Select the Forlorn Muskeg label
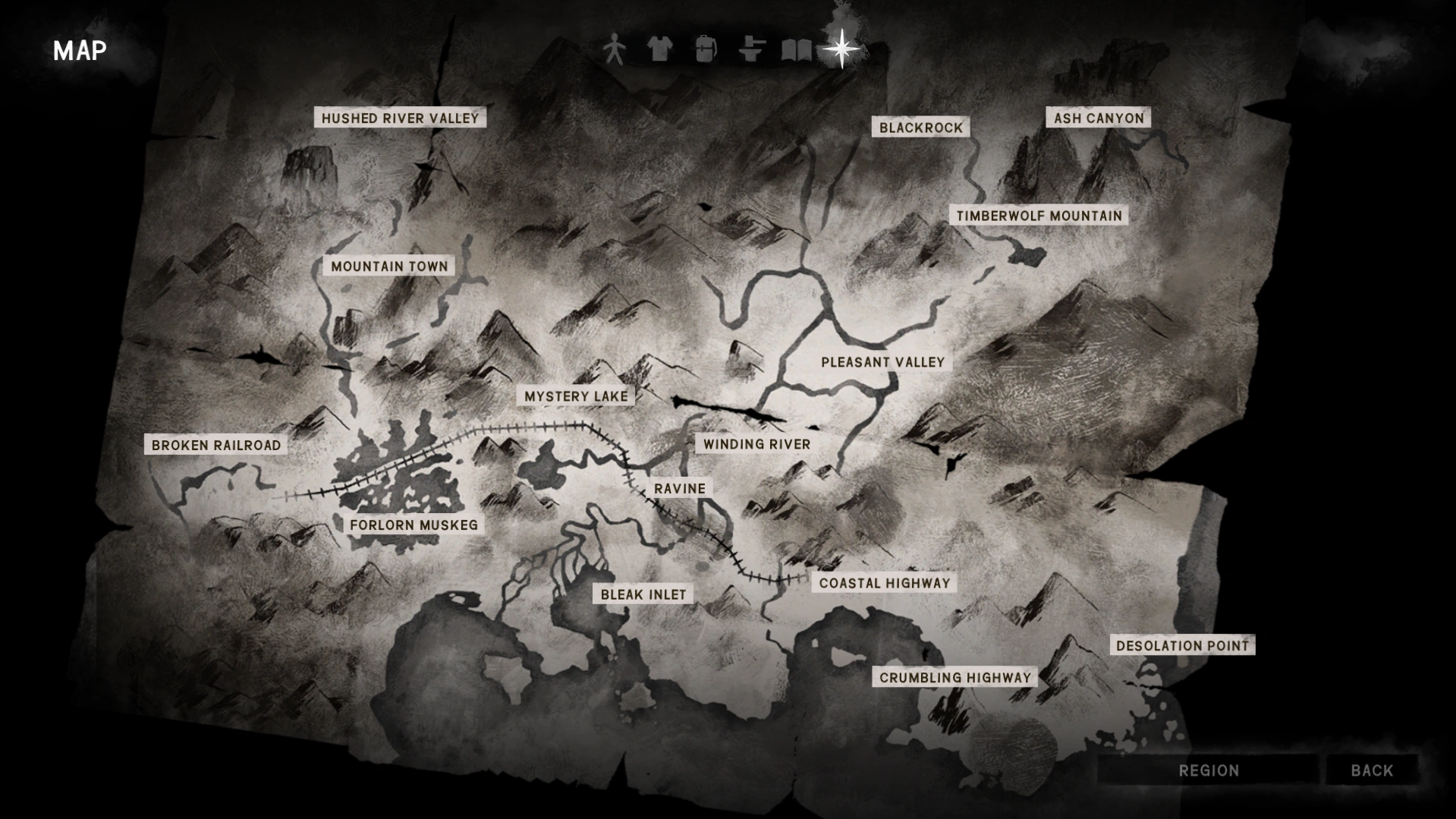Image resolution: width=1456 pixels, height=819 pixels. pos(414,524)
